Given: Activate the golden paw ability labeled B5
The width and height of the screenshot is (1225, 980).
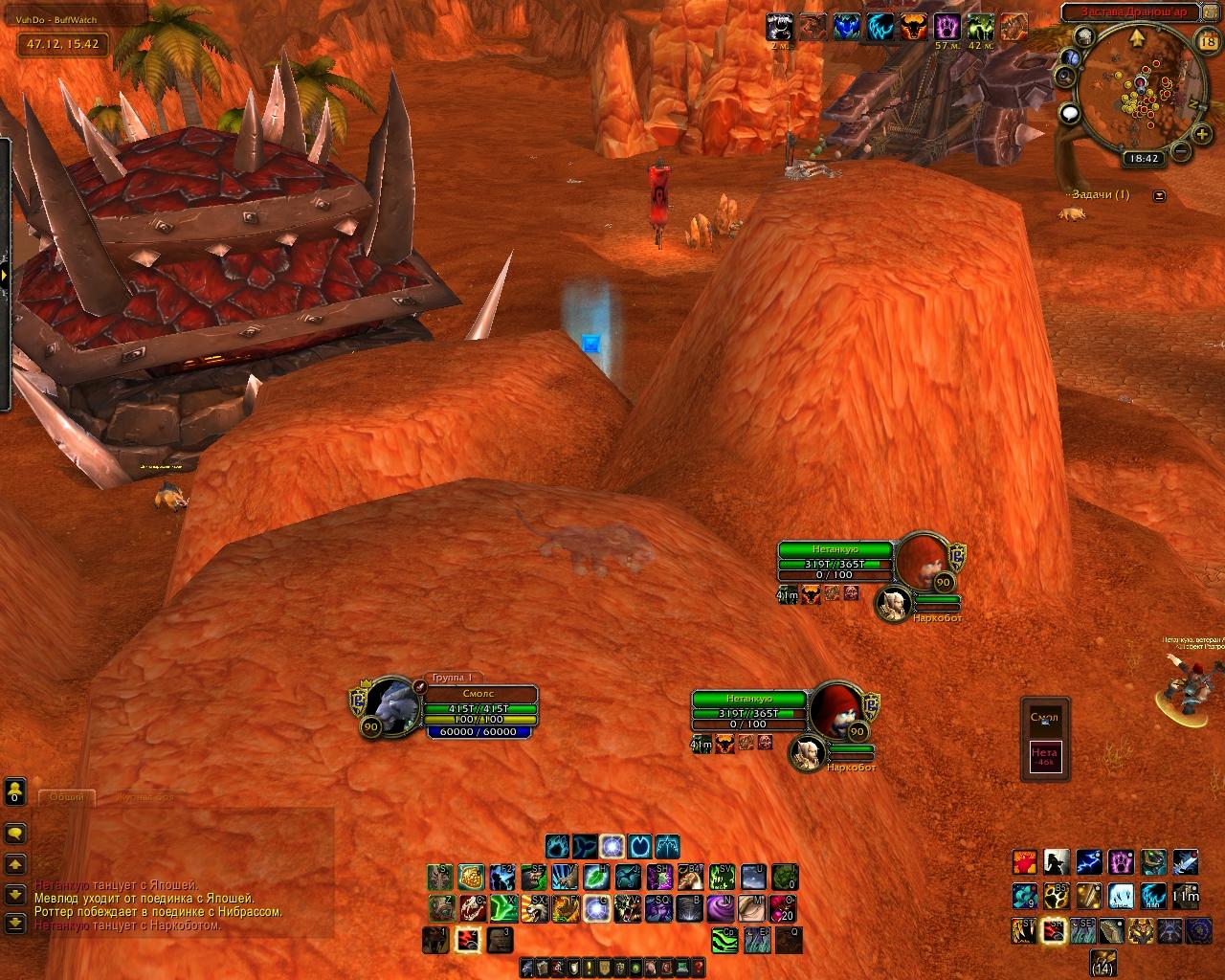Looking at the screenshot, I should pos(1057,896).
